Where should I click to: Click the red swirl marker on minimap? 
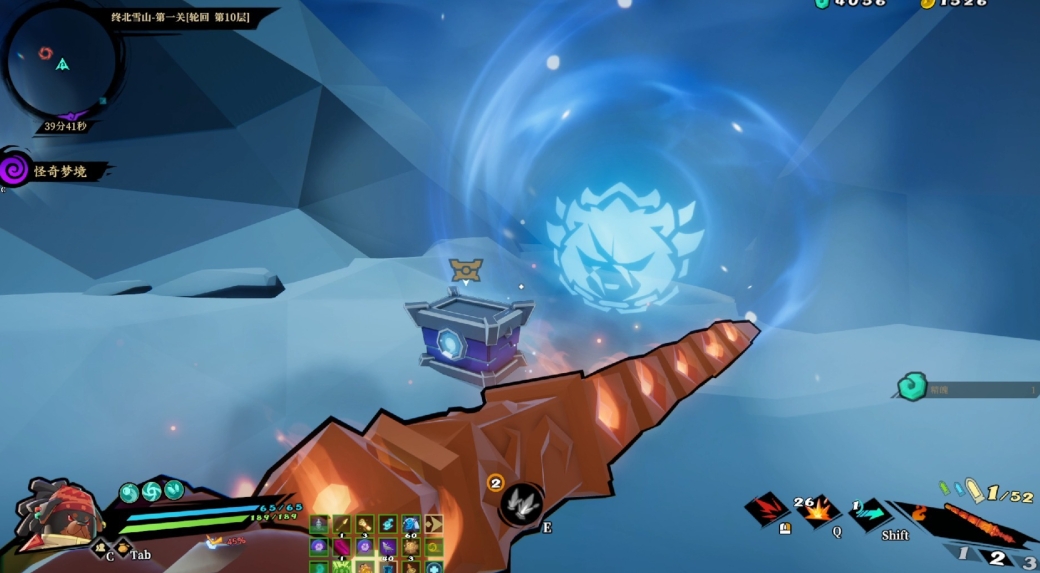pos(45,53)
